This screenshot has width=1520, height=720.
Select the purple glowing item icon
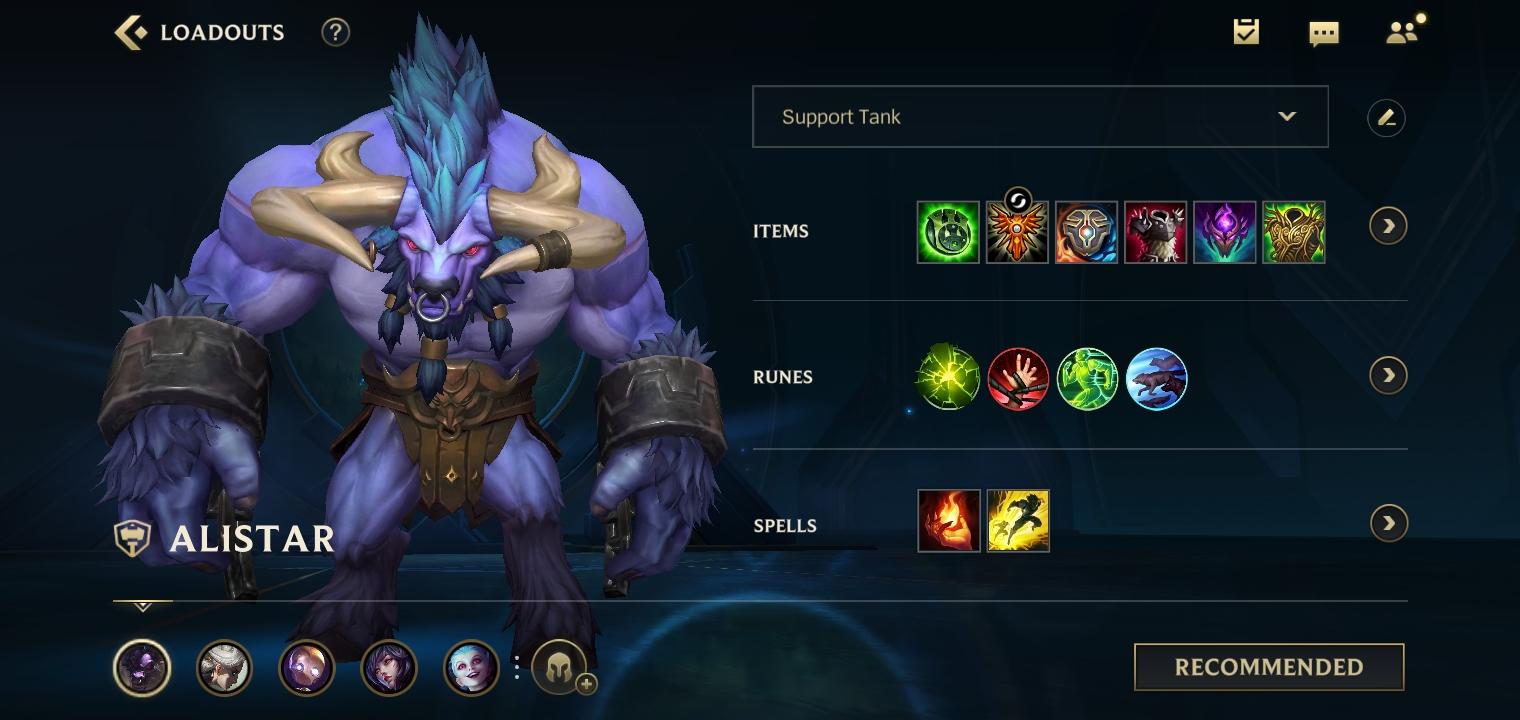1224,232
